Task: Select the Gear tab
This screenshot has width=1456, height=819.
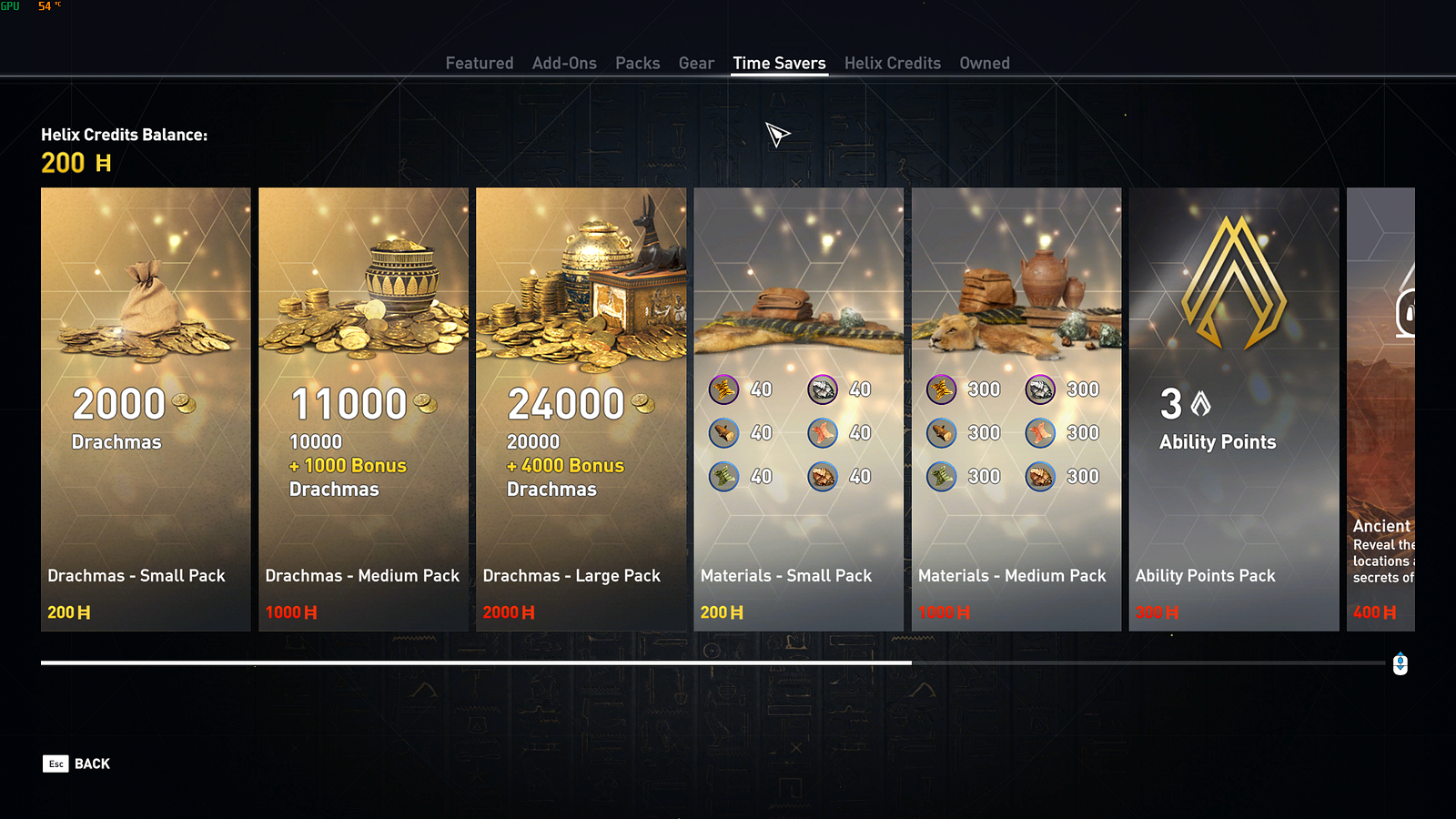Action: (x=696, y=63)
